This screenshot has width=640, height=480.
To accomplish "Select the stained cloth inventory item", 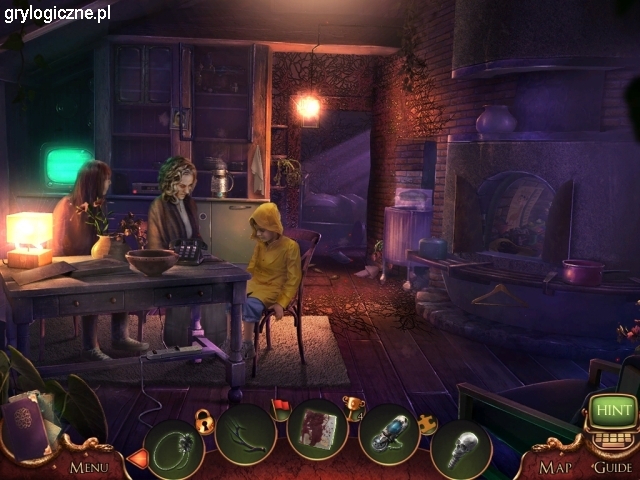I will [317, 431].
